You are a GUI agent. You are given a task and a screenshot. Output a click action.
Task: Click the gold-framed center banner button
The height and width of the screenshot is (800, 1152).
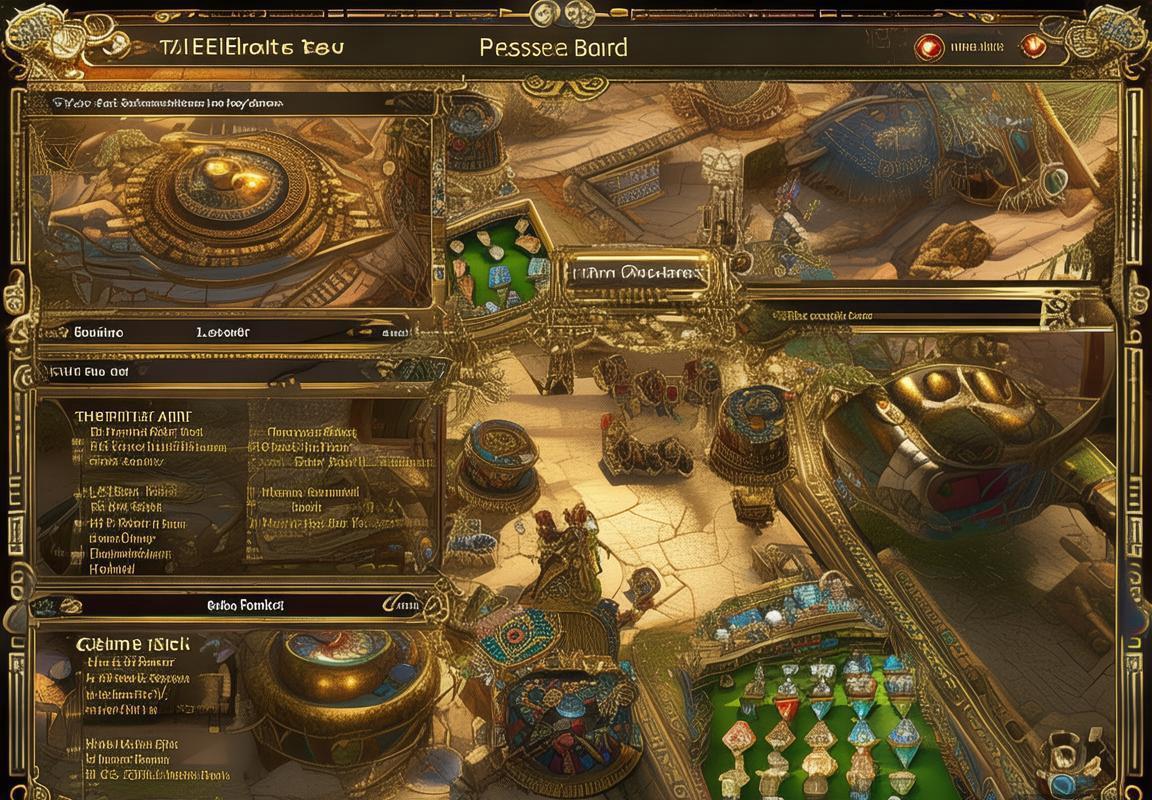click(636, 273)
